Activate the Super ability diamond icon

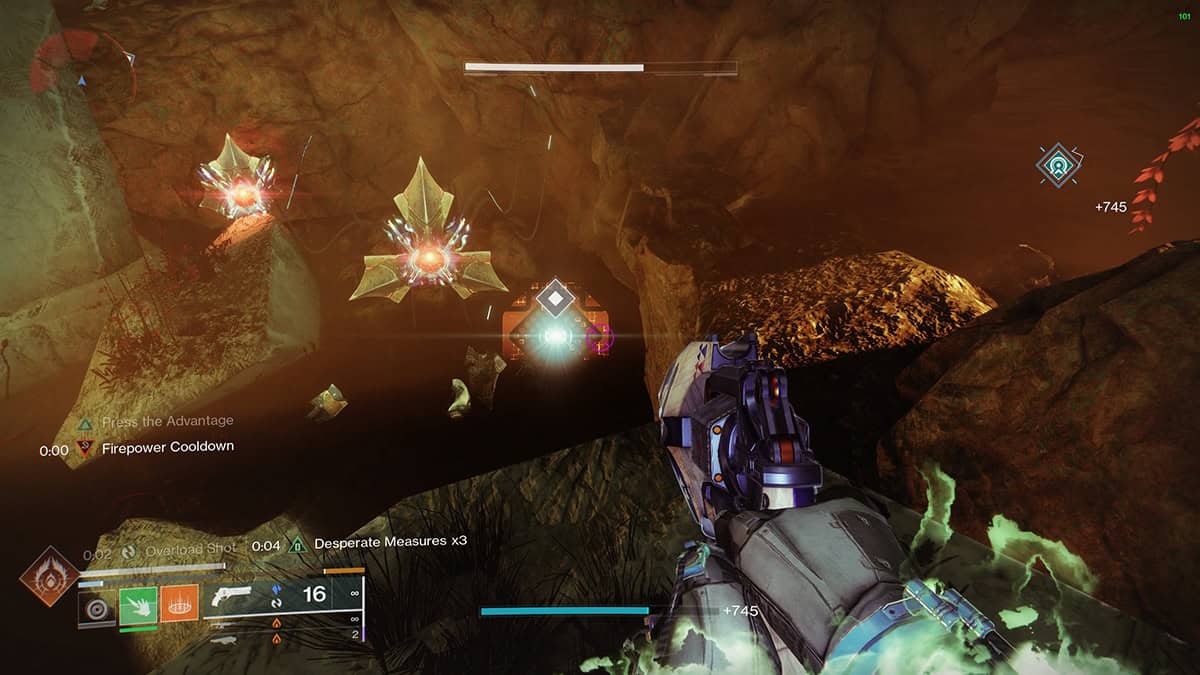click(x=49, y=576)
